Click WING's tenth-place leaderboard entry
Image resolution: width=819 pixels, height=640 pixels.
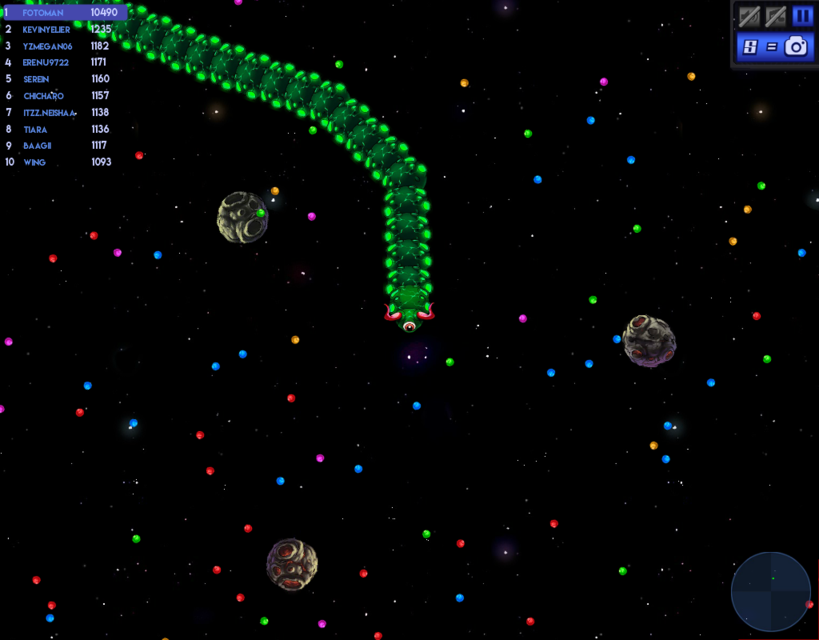(60, 162)
